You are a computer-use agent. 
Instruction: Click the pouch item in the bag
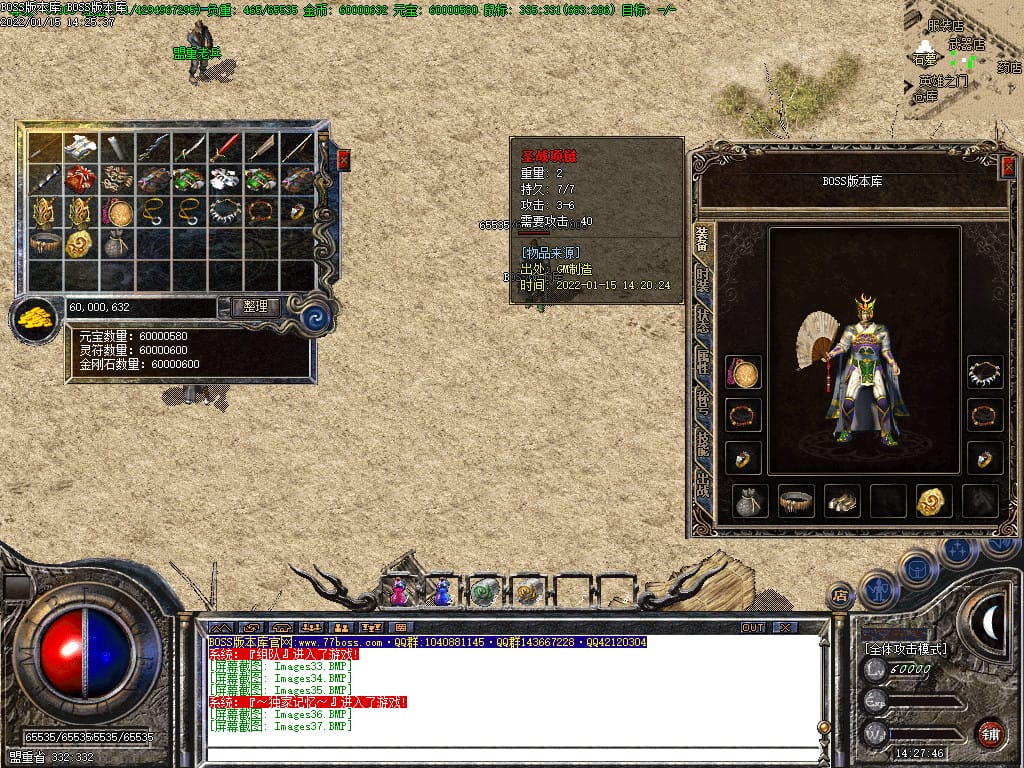coord(116,243)
